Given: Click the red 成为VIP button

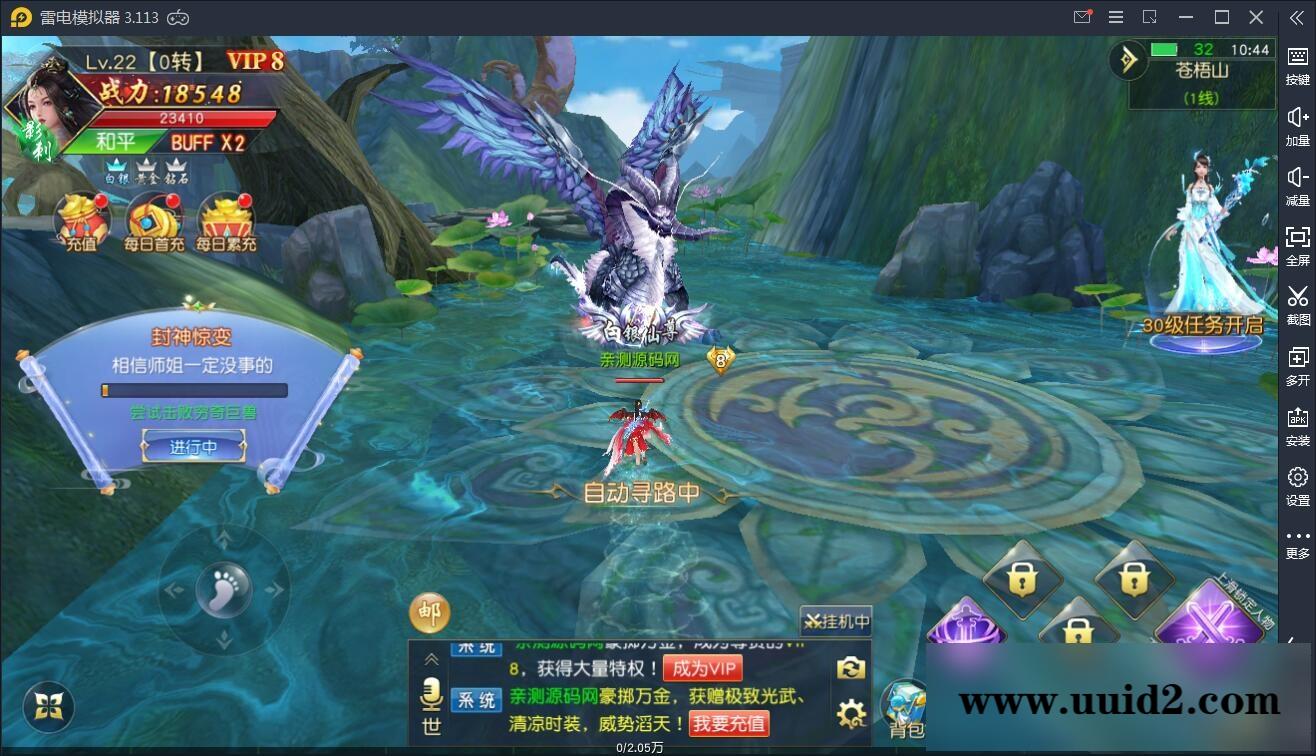Looking at the screenshot, I should 703,669.
